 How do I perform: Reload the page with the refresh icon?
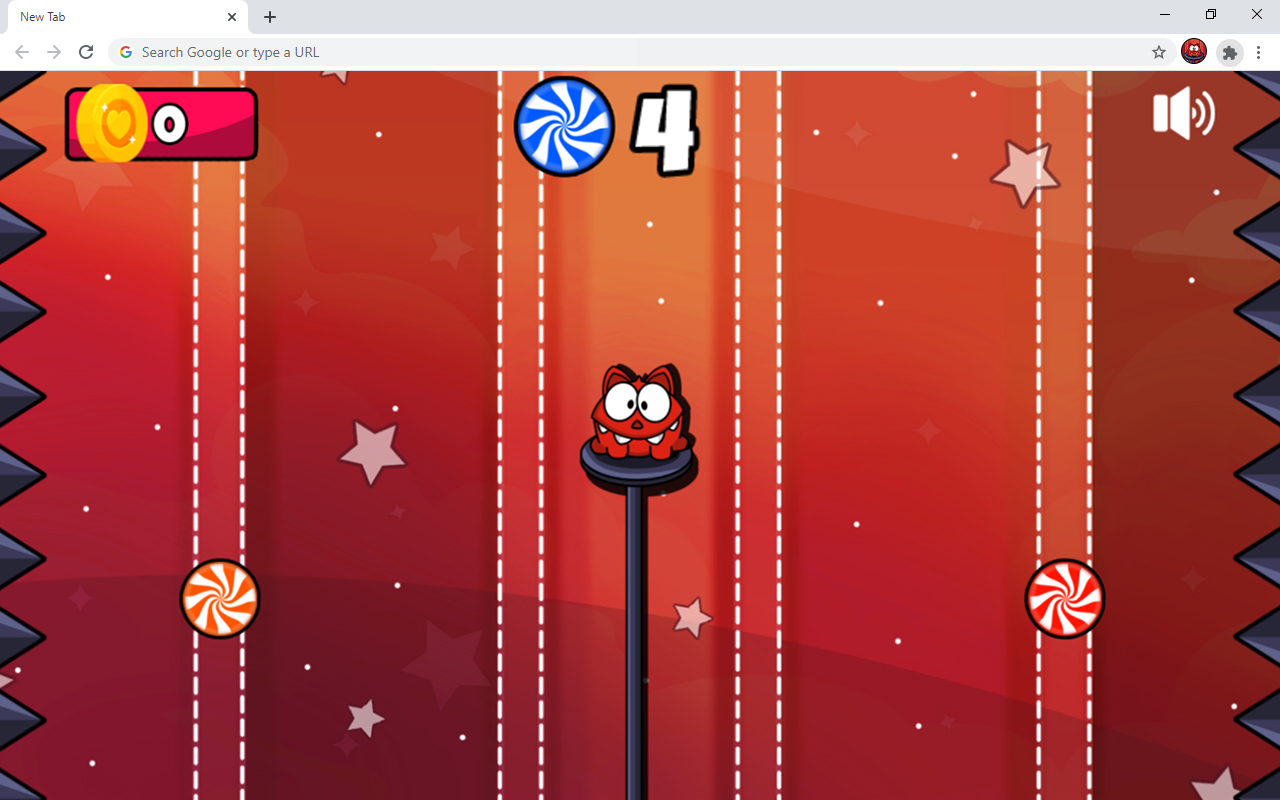coord(86,51)
